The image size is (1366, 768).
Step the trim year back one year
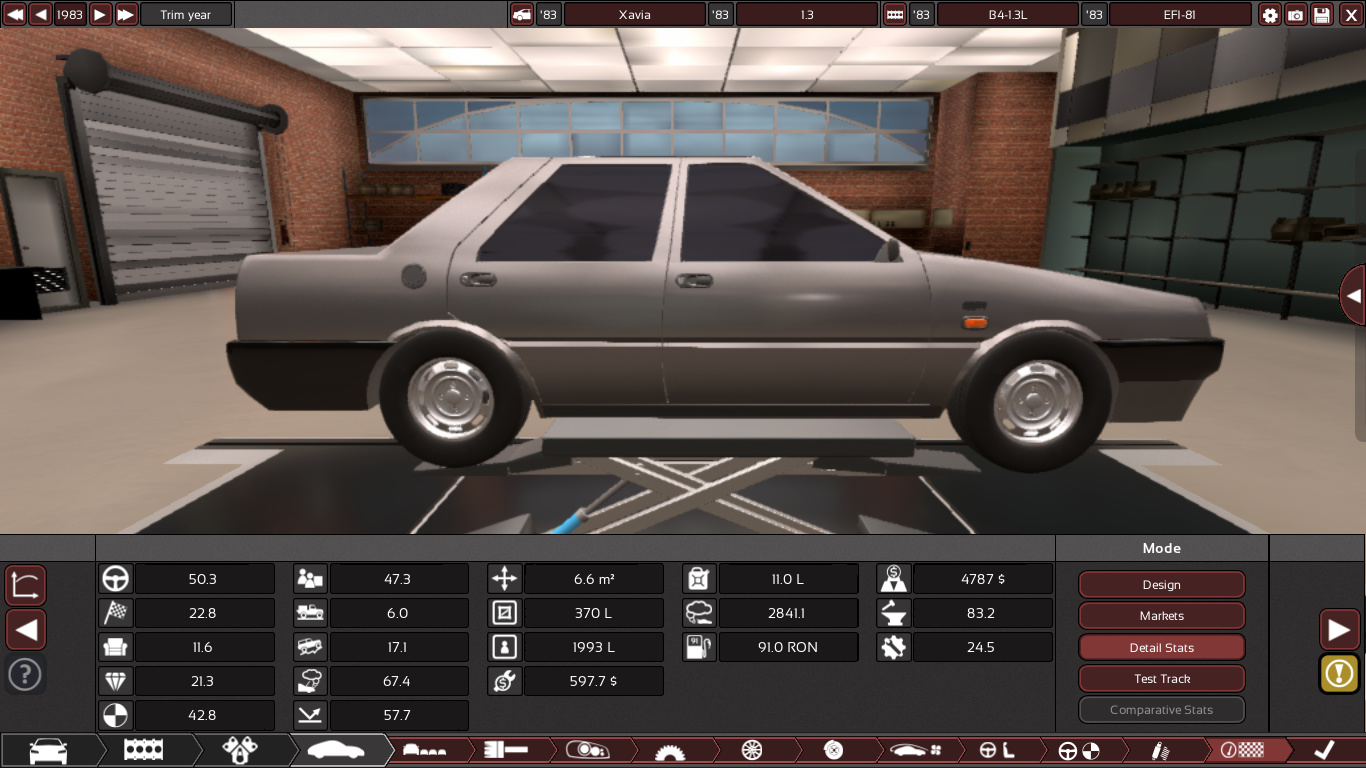pos(40,15)
